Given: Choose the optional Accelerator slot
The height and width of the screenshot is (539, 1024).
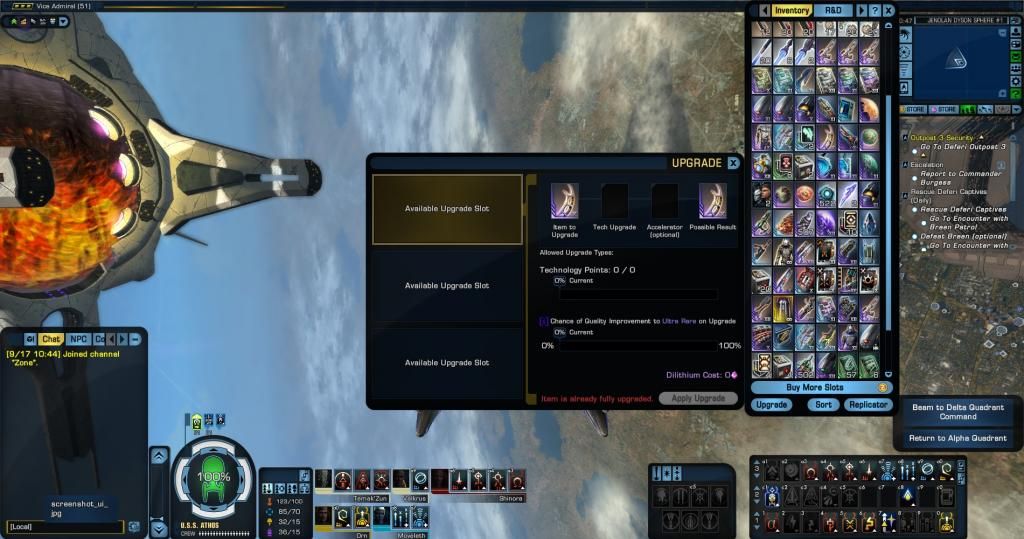Looking at the screenshot, I should coord(664,200).
